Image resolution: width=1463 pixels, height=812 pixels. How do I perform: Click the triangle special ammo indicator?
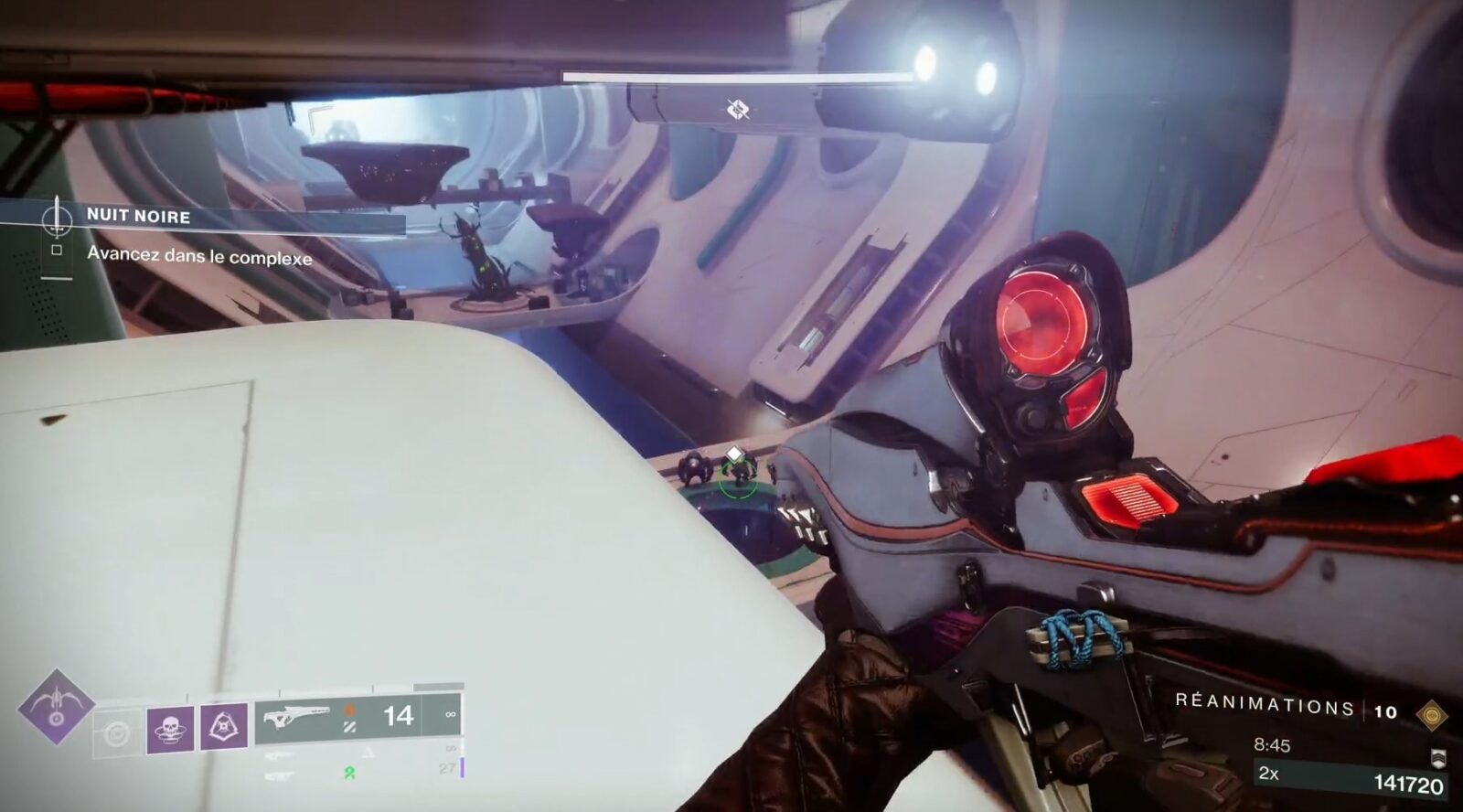click(x=368, y=753)
